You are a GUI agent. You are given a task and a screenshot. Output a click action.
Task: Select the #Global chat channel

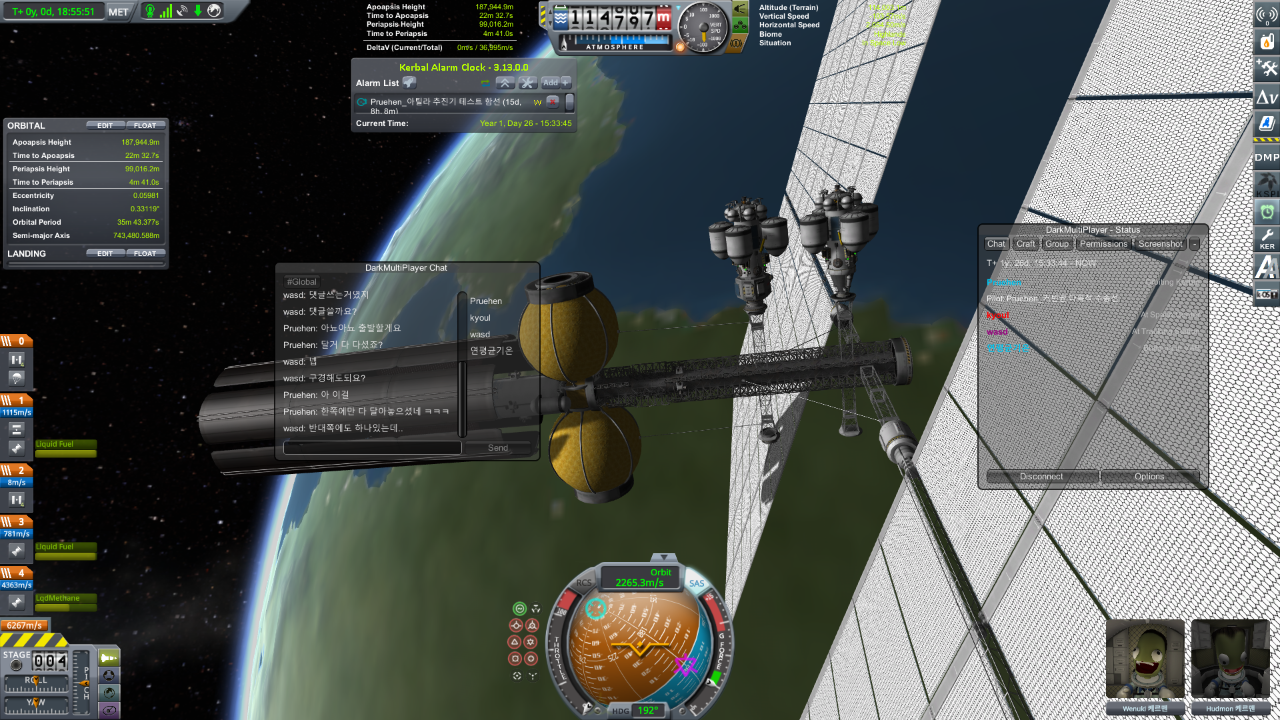[x=302, y=282]
